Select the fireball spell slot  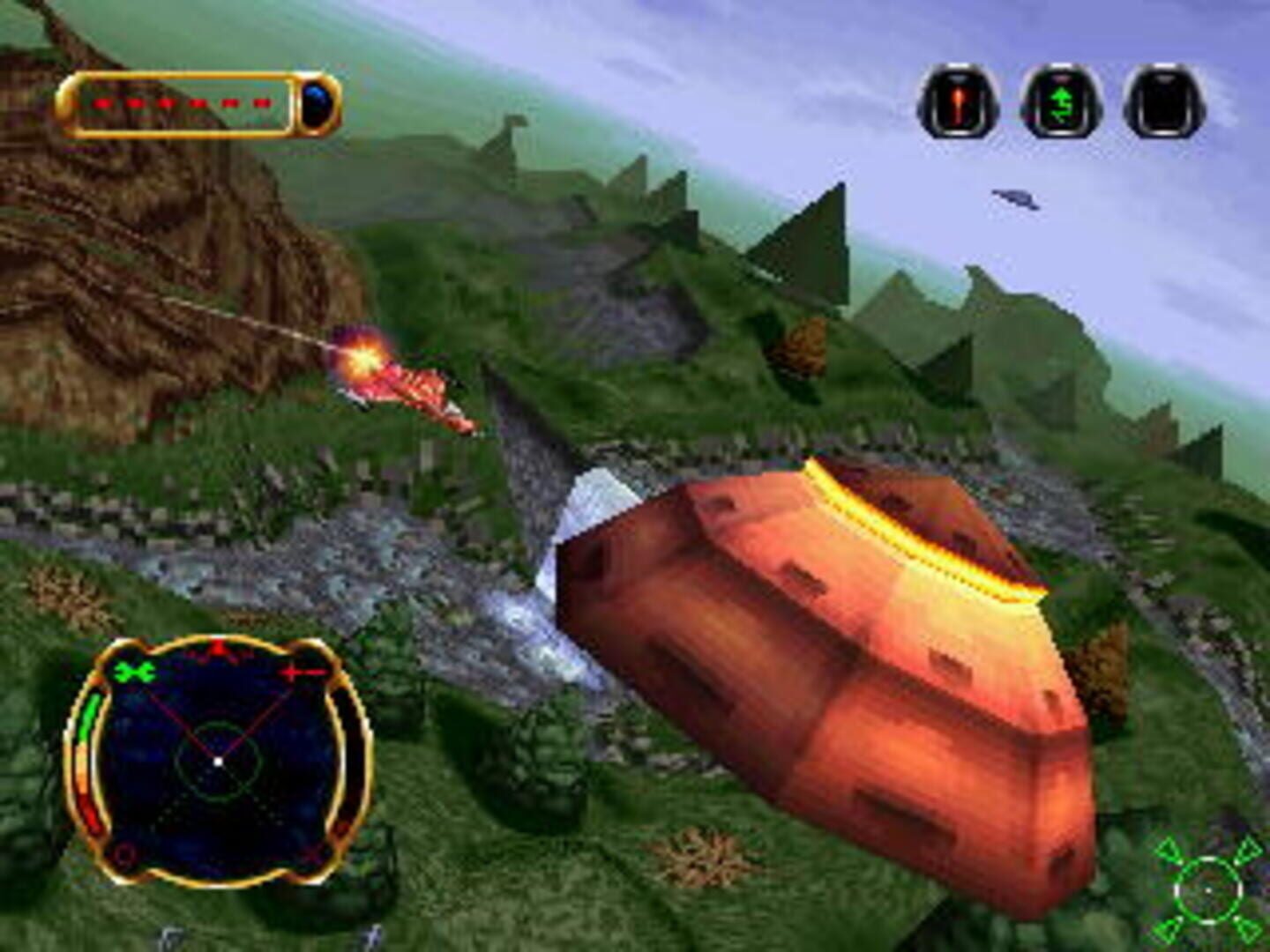click(957, 103)
